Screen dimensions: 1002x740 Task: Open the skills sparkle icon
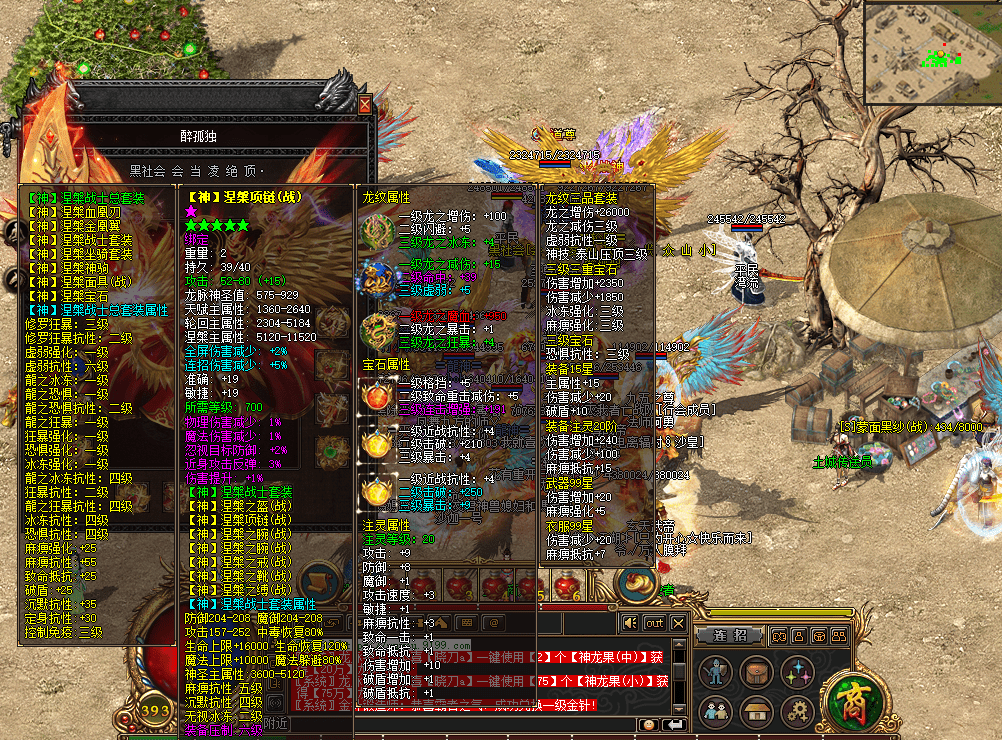(797, 673)
